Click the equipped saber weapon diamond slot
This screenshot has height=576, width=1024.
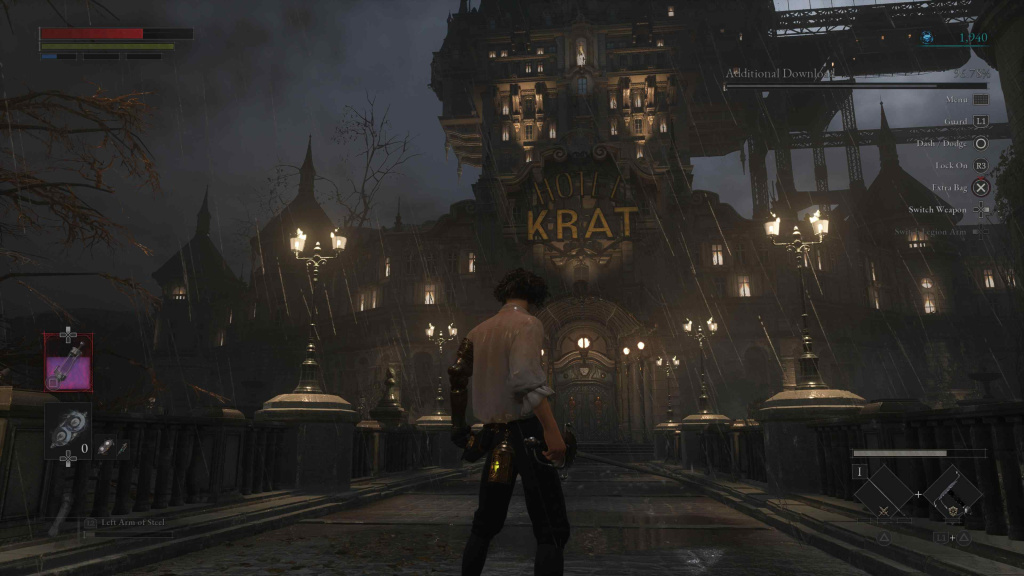pyautogui.click(x=952, y=493)
